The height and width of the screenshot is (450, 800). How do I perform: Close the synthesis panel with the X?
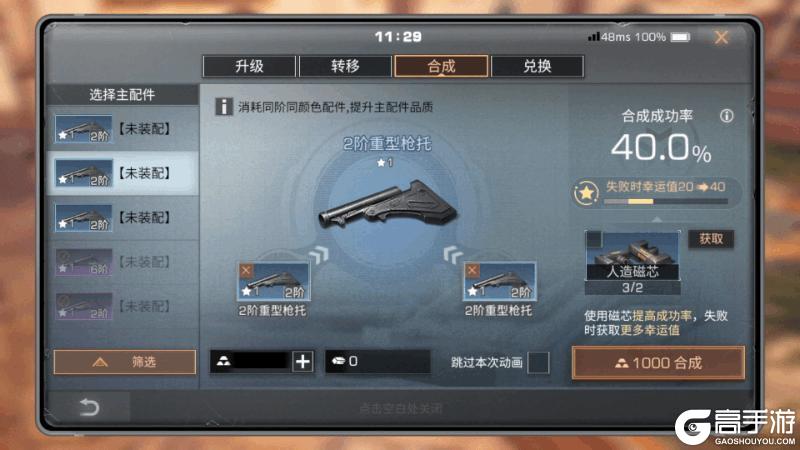721,37
